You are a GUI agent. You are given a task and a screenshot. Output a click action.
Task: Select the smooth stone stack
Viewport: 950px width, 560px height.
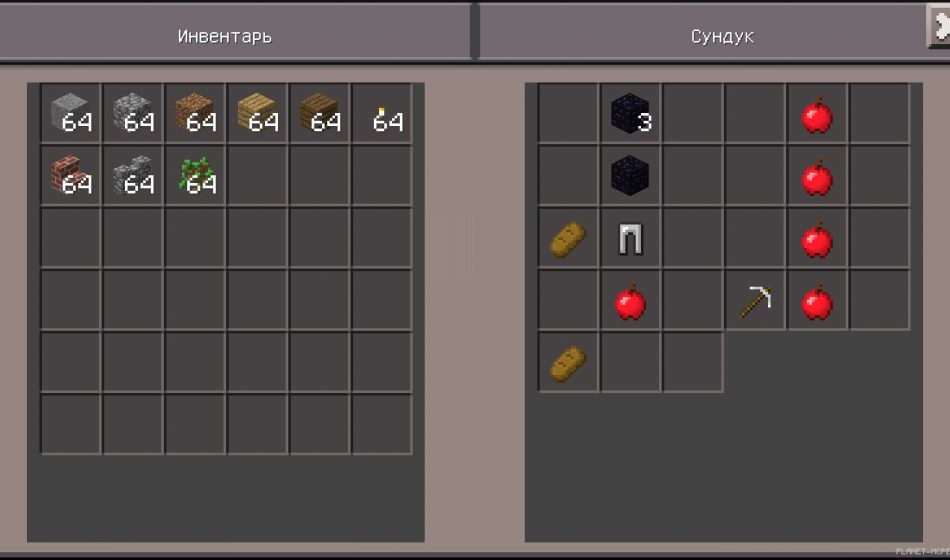[71, 114]
